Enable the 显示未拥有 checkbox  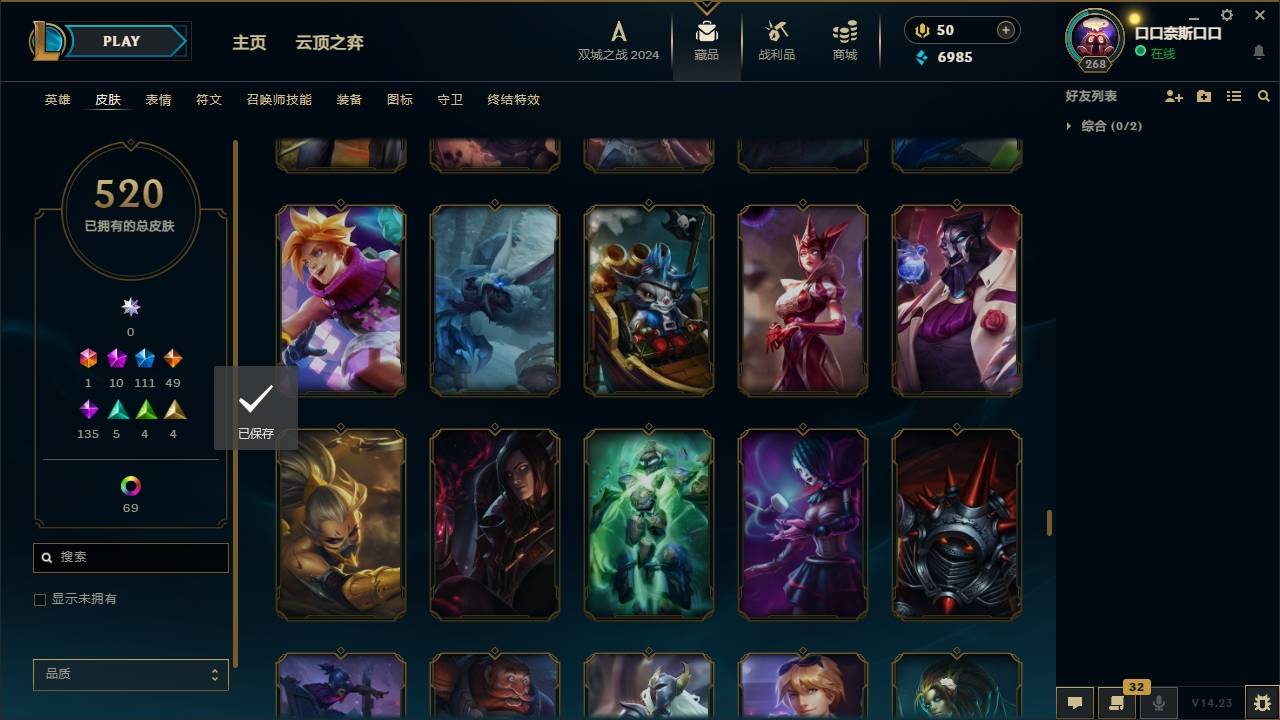click(x=40, y=599)
